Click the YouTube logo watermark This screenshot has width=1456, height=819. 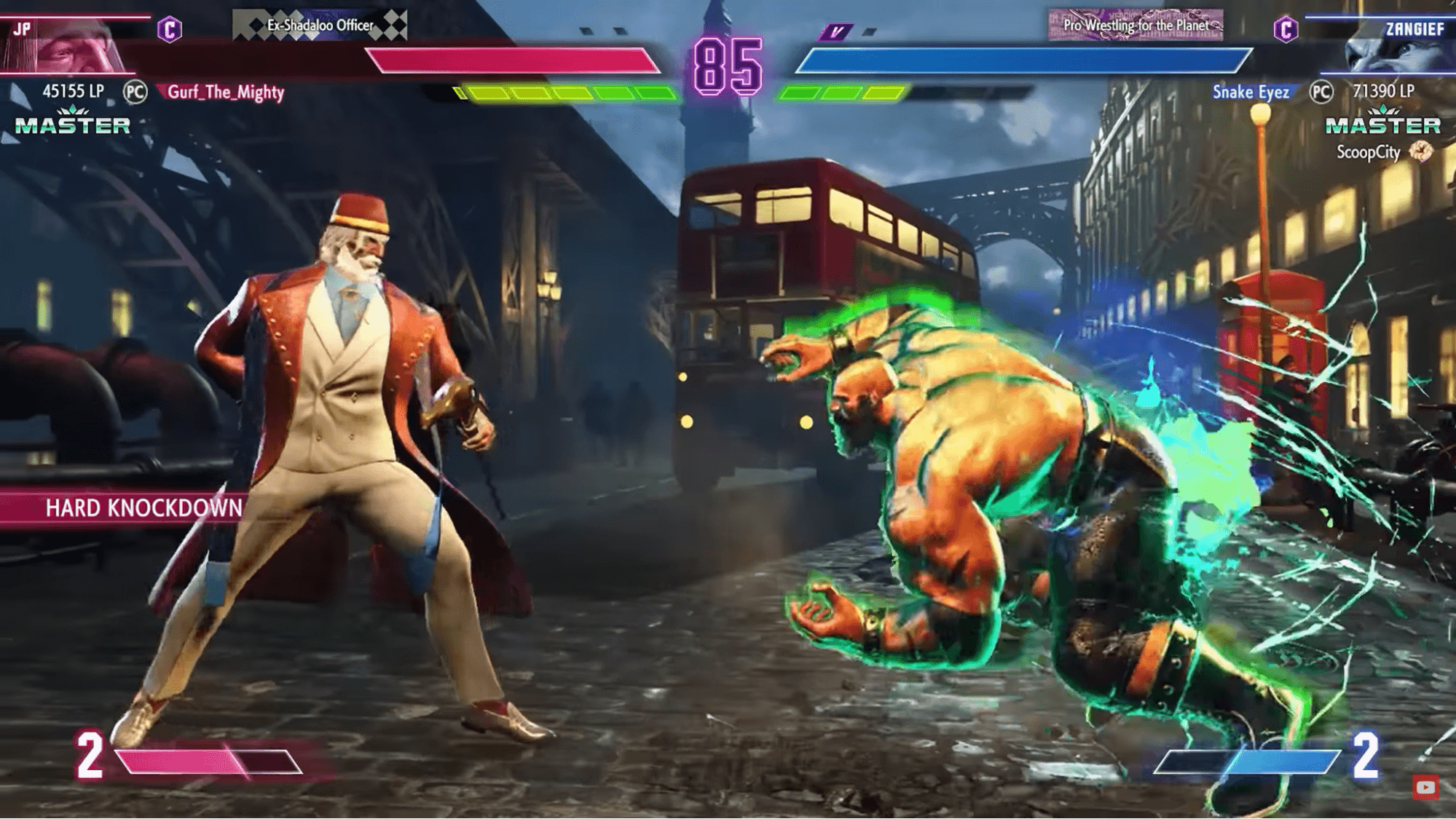[x=1425, y=787]
